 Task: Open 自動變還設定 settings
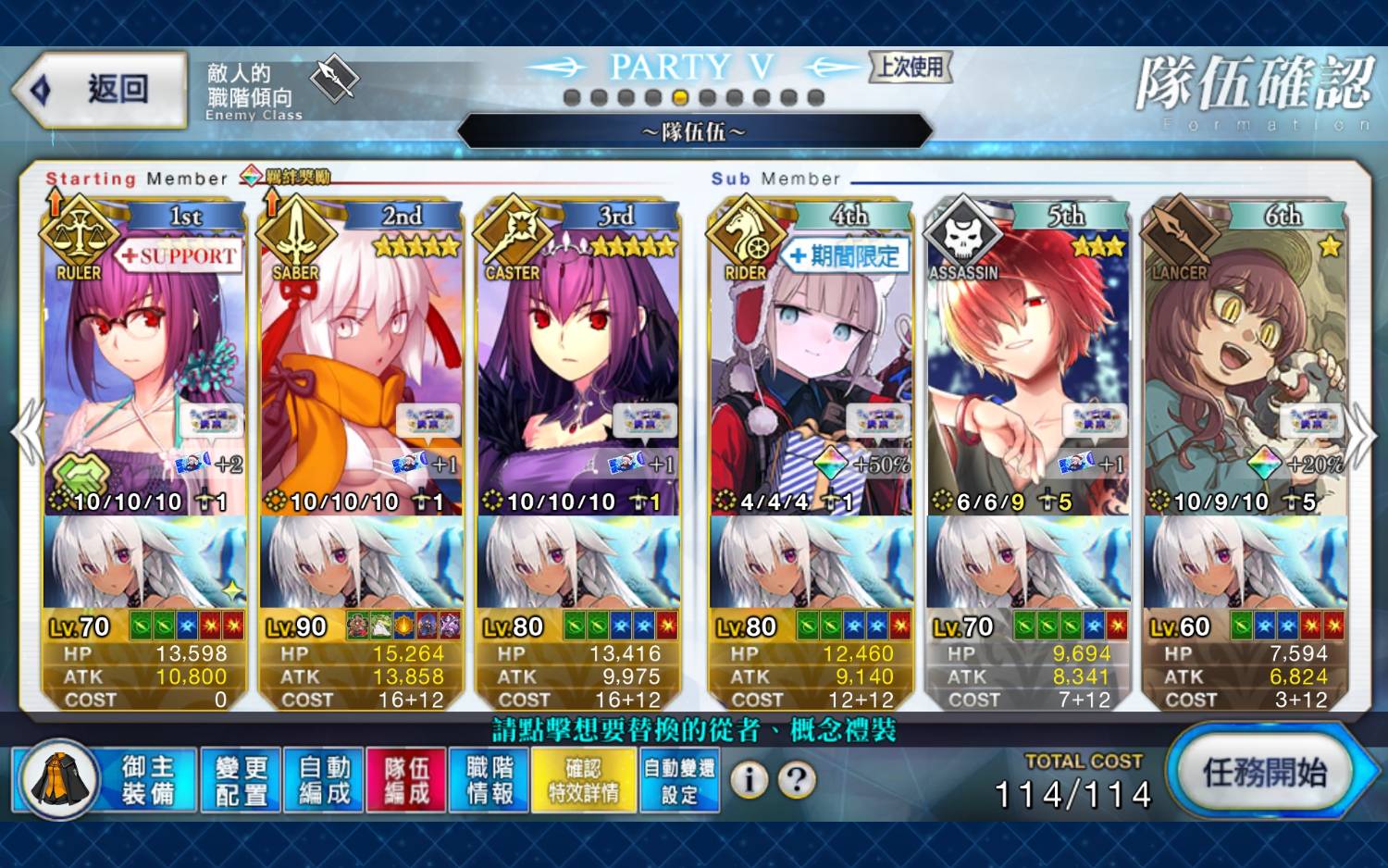(679, 780)
